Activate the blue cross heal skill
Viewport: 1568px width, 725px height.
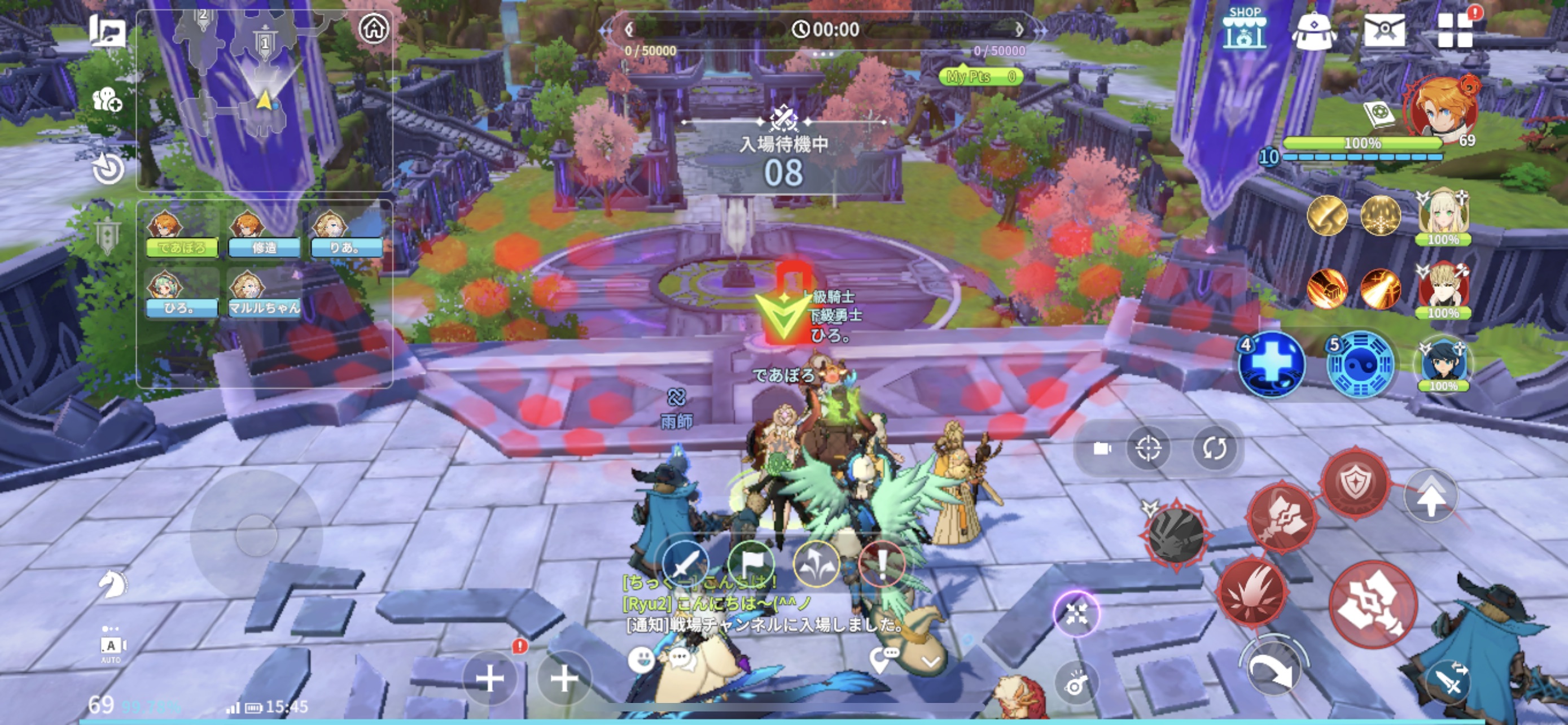[x=1272, y=364]
